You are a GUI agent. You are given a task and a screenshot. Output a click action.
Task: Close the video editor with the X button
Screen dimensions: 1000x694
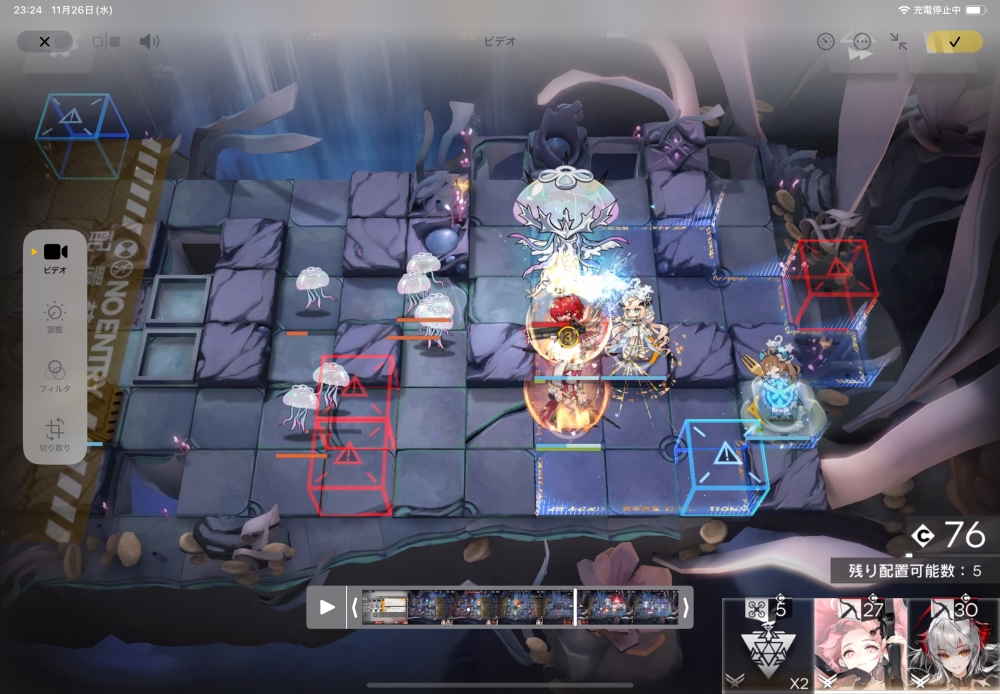point(44,42)
